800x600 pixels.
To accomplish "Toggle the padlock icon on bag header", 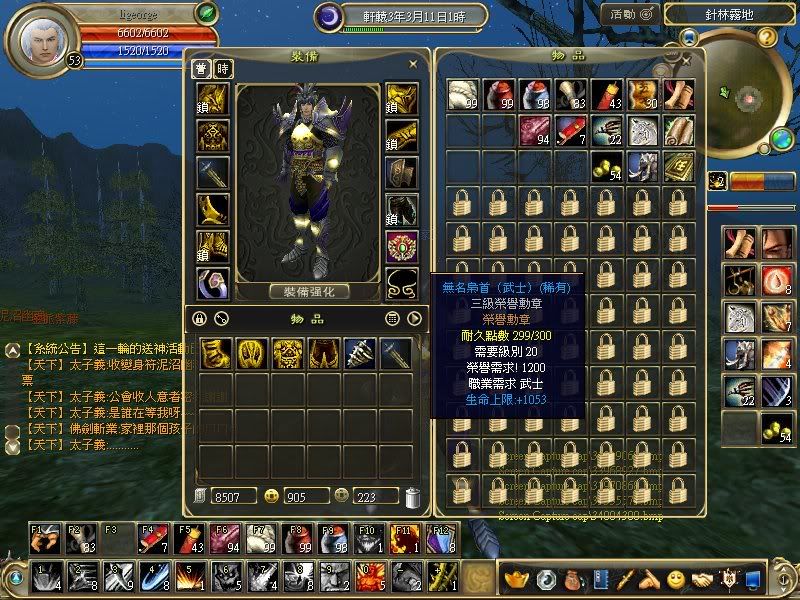I will [x=200, y=319].
